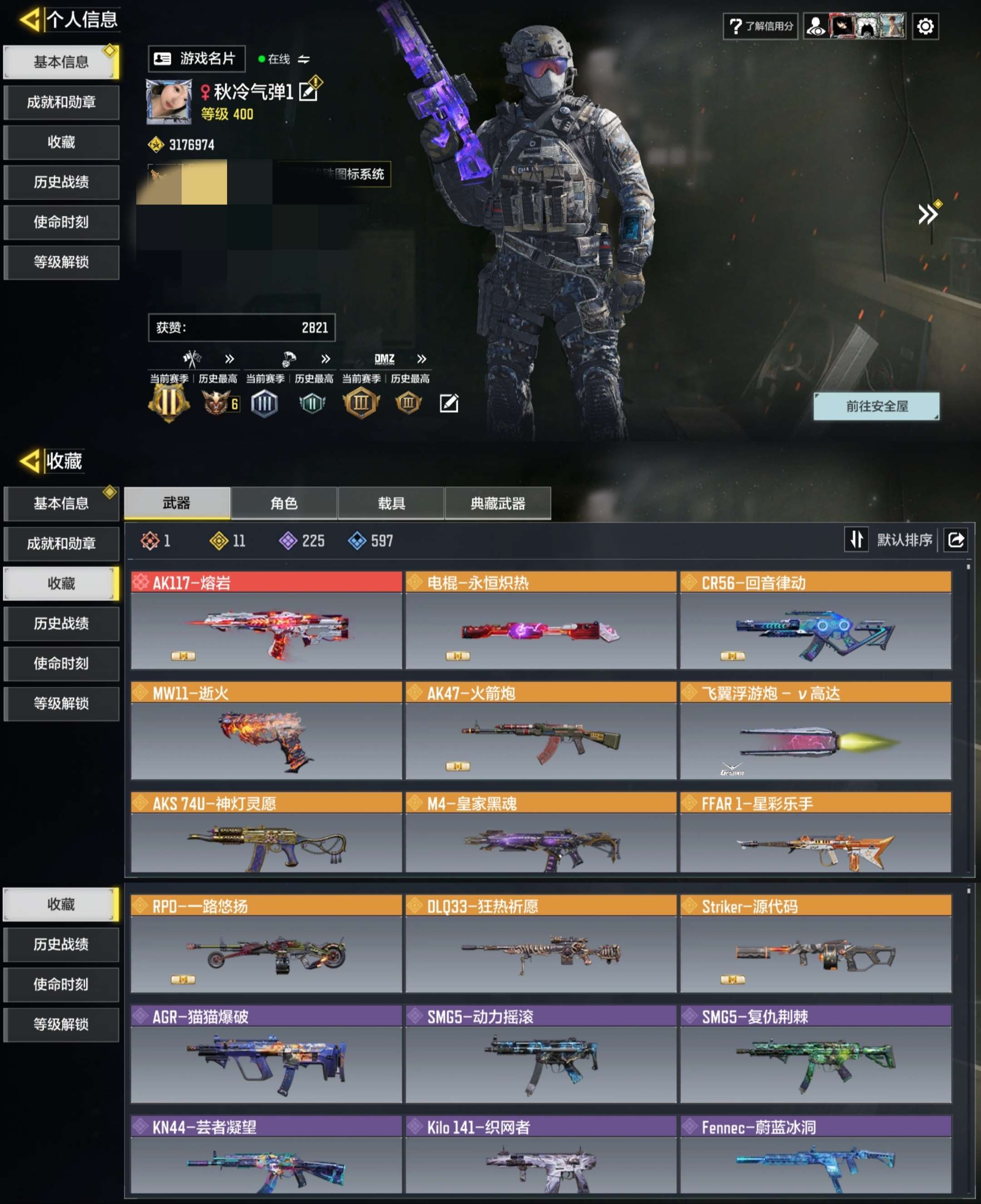The image size is (981, 1204).
Task: Open 了解信用分 credit score help
Action: click(x=761, y=26)
